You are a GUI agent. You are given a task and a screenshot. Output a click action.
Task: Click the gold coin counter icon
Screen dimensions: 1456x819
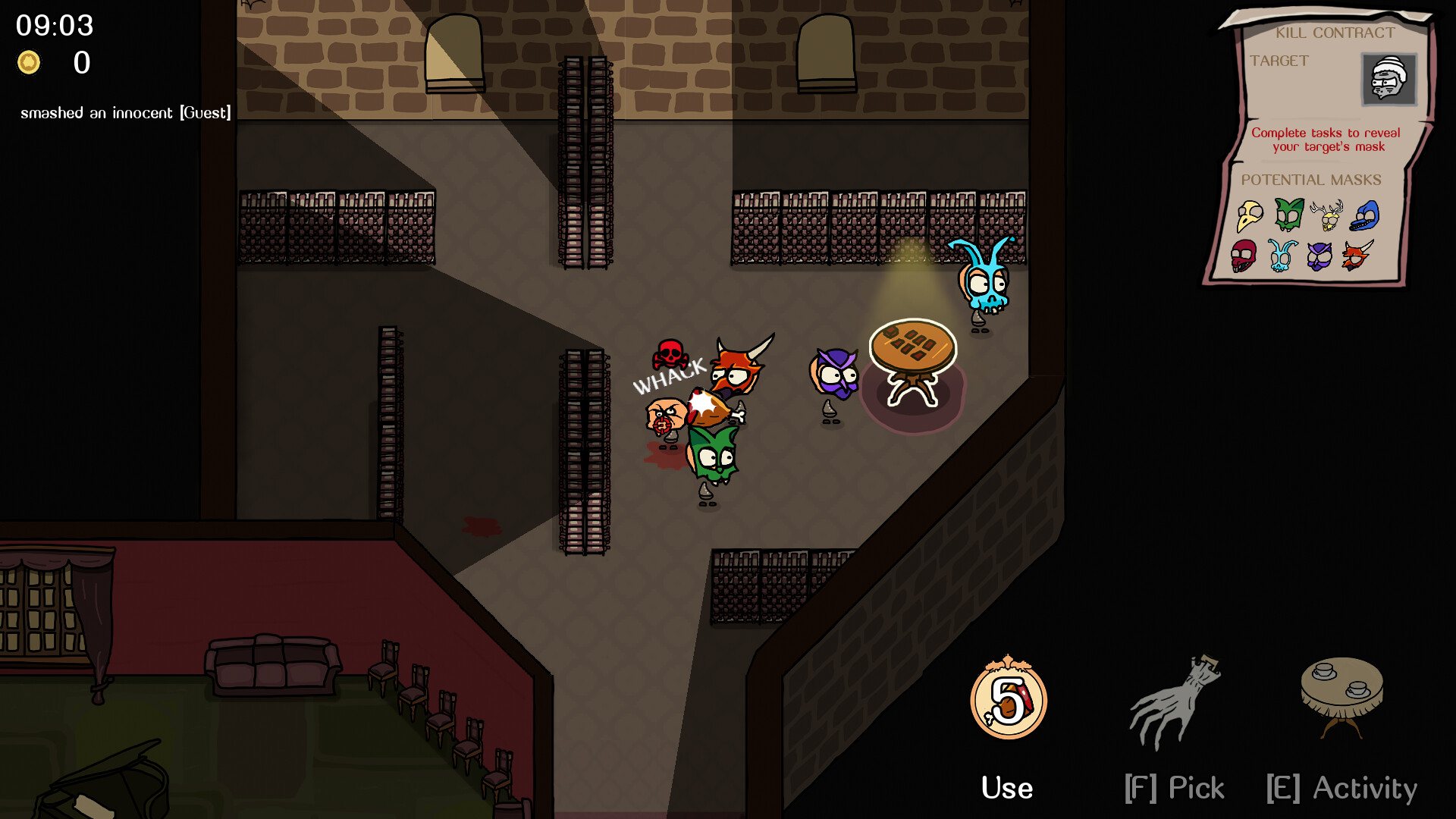29,63
